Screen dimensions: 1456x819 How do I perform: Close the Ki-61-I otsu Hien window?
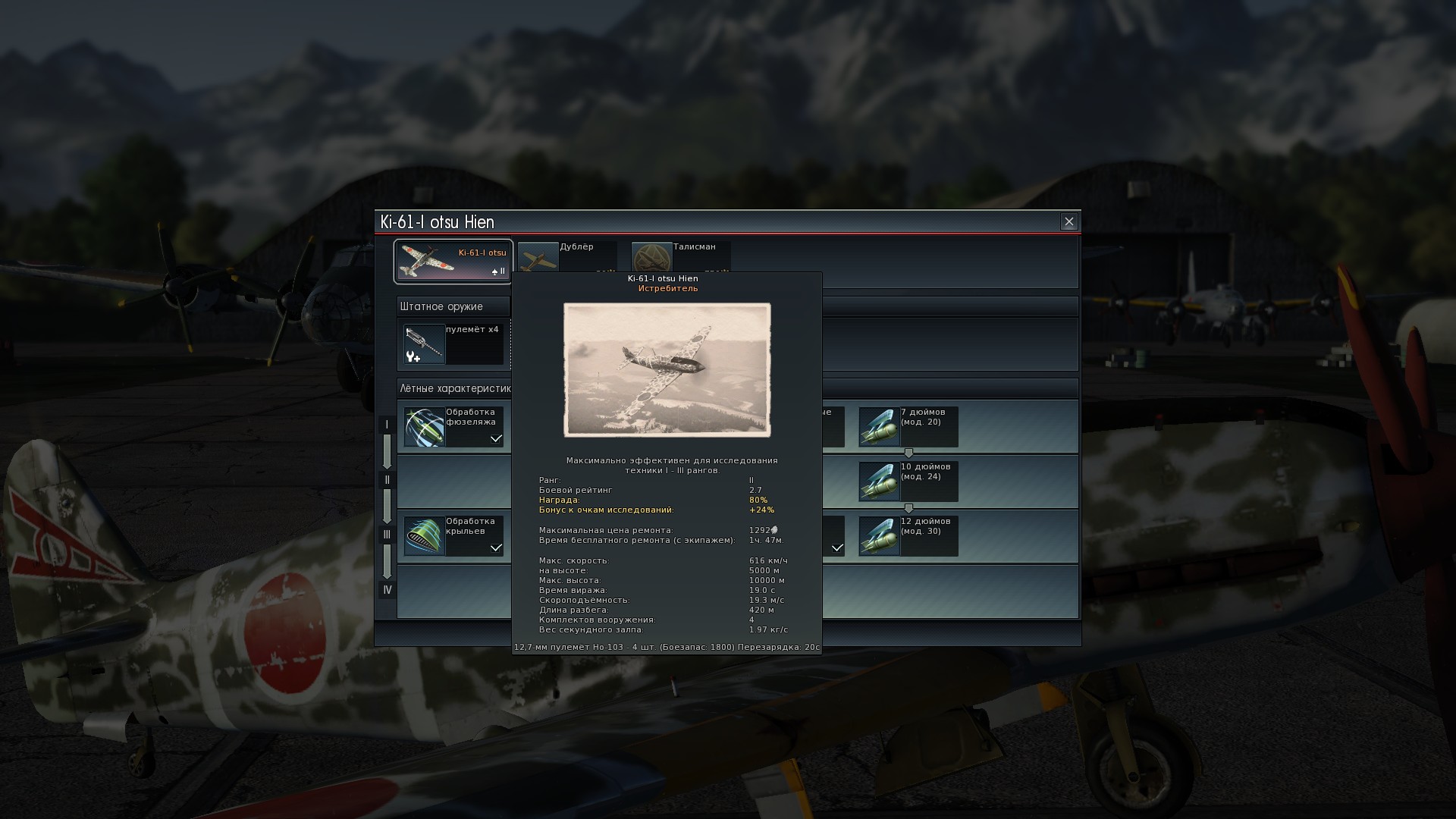click(x=1068, y=221)
